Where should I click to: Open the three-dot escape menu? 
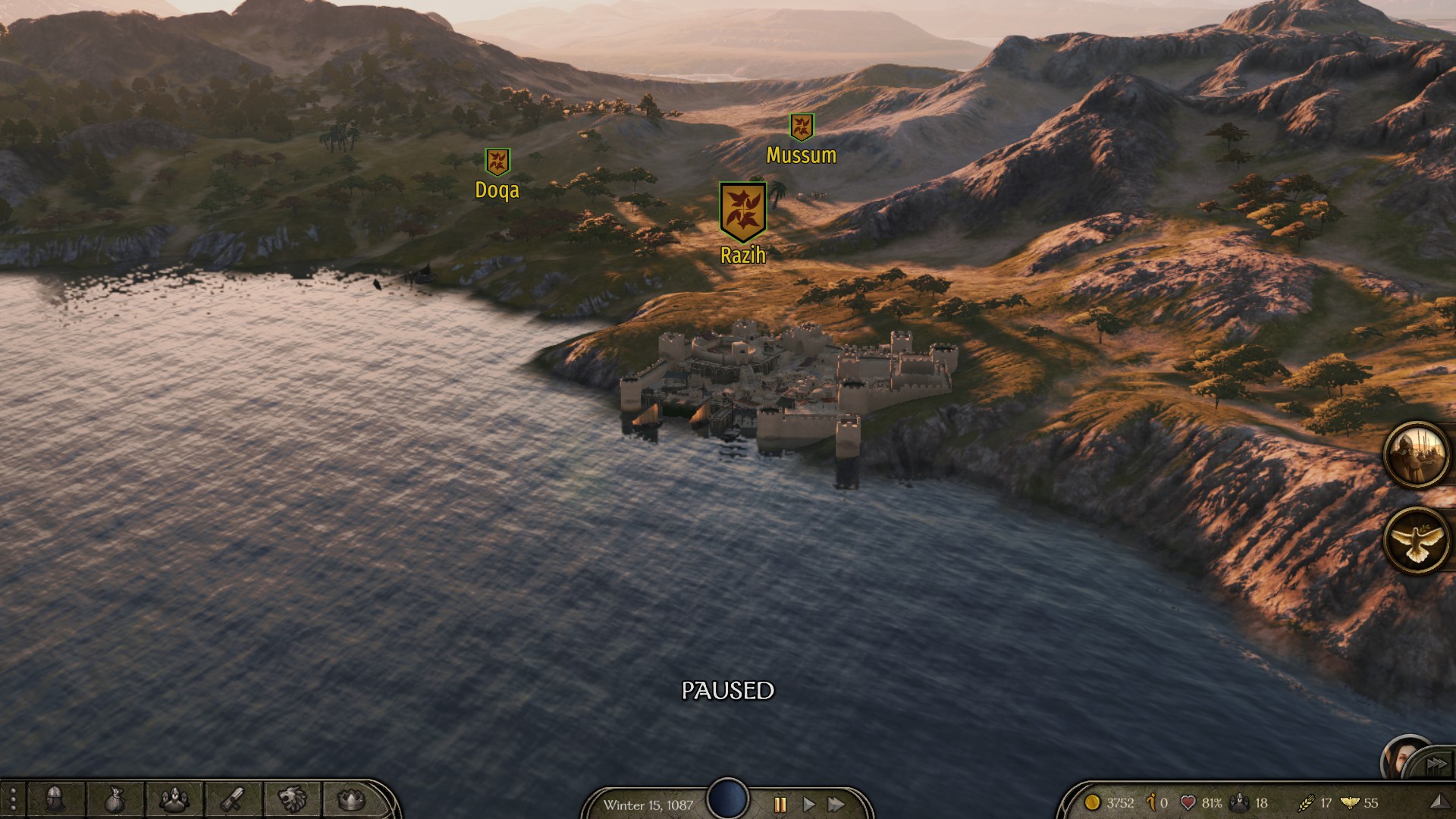point(13,800)
